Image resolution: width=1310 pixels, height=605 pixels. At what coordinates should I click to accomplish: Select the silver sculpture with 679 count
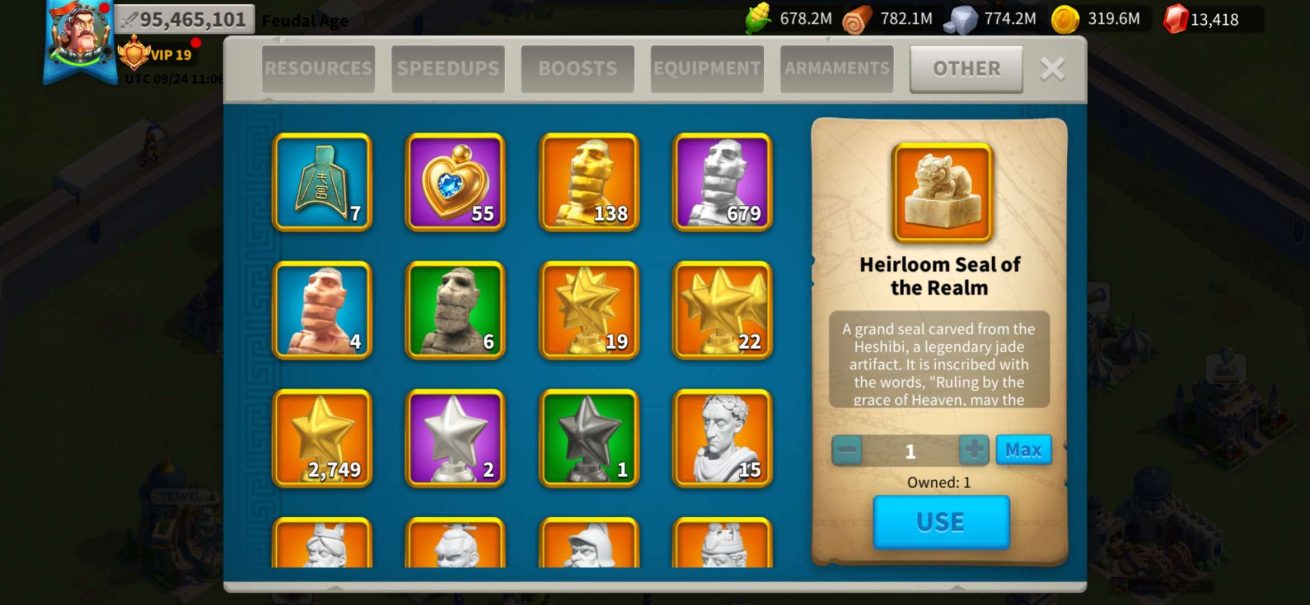click(722, 182)
